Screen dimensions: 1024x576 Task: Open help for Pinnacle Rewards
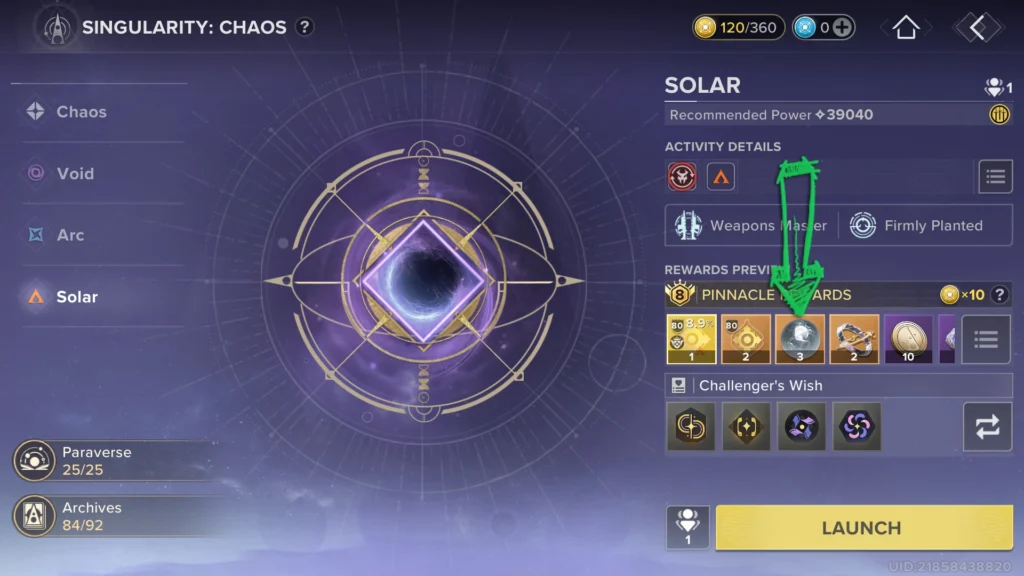pos(998,294)
